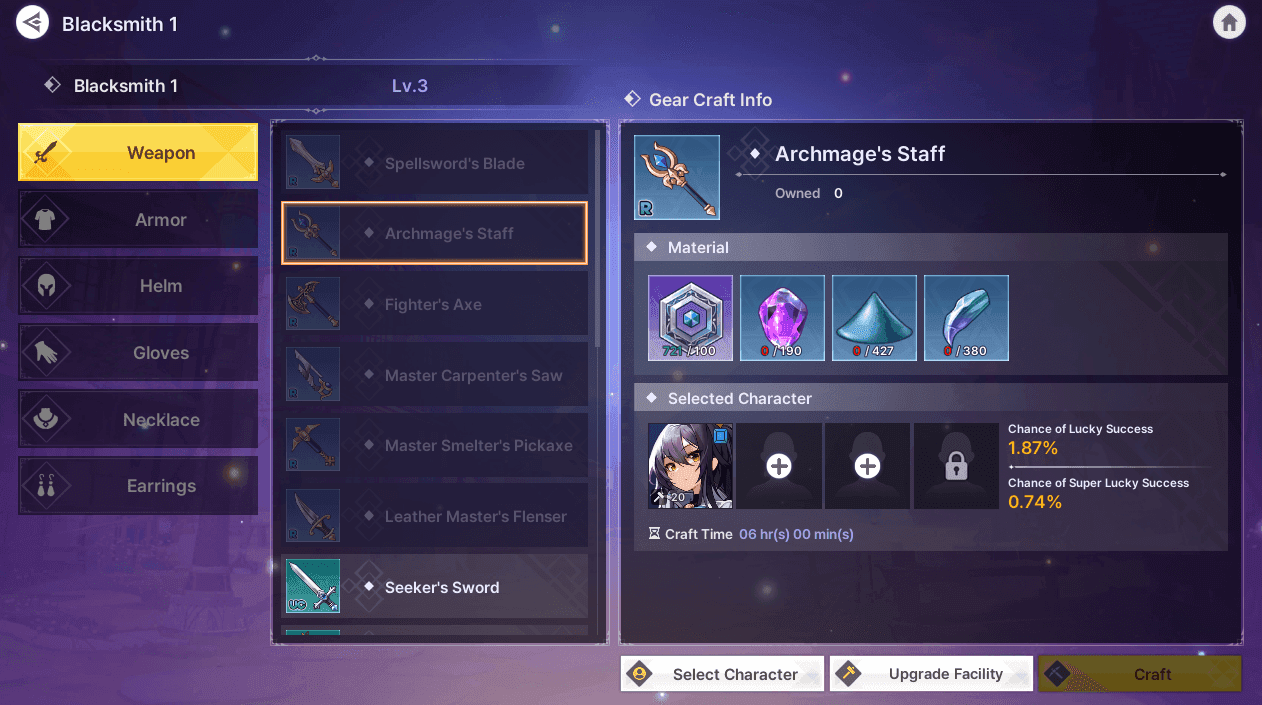Return to the home screen
Image resolution: width=1262 pixels, height=705 pixels.
click(1229, 23)
